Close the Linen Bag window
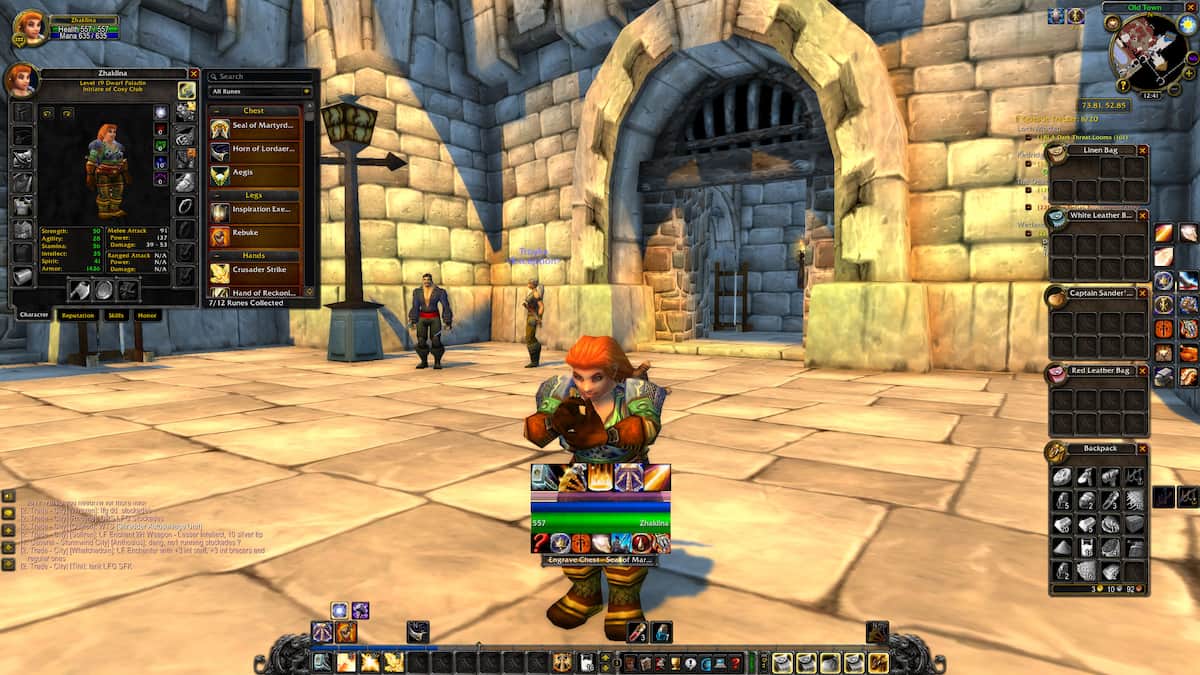Screen dimensions: 1200x675 click(1142, 150)
